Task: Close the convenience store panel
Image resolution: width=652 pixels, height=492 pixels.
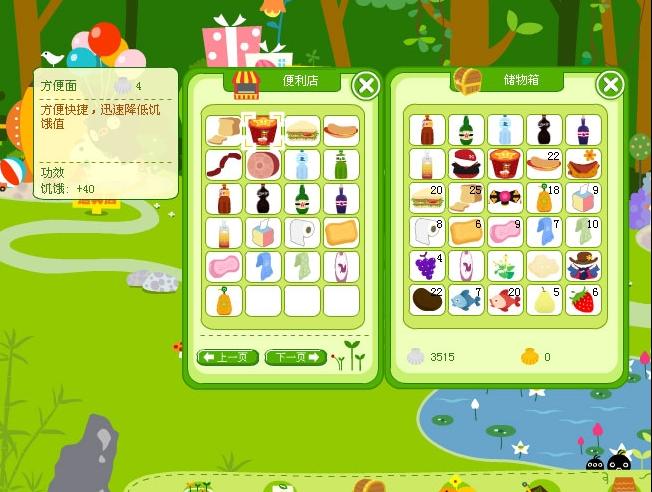Action: coord(367,86)
